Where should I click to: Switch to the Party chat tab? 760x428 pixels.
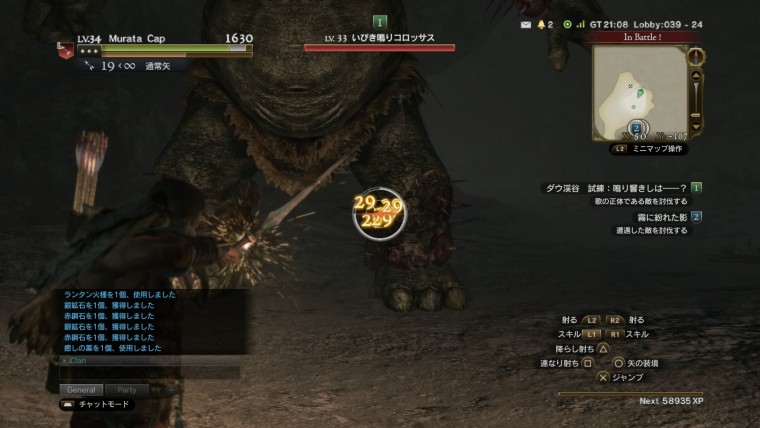point(127,390)
